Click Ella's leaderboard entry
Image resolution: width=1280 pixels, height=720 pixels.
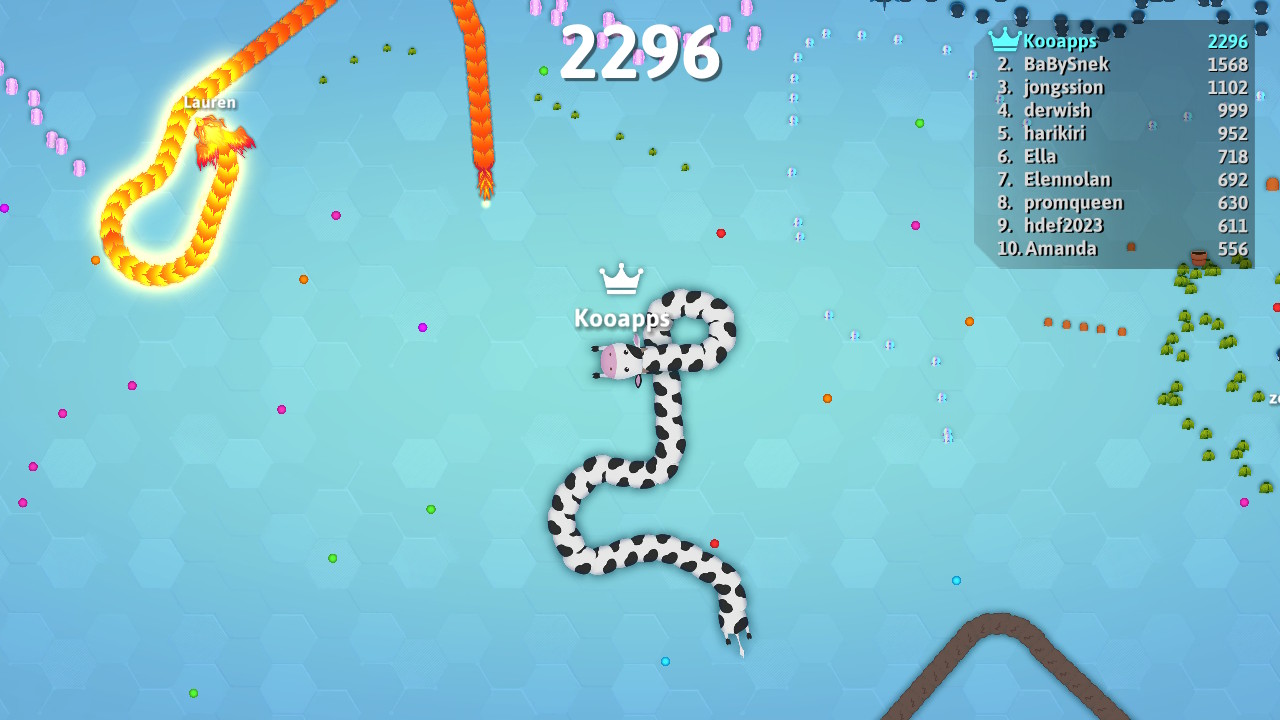[1040, 156]
